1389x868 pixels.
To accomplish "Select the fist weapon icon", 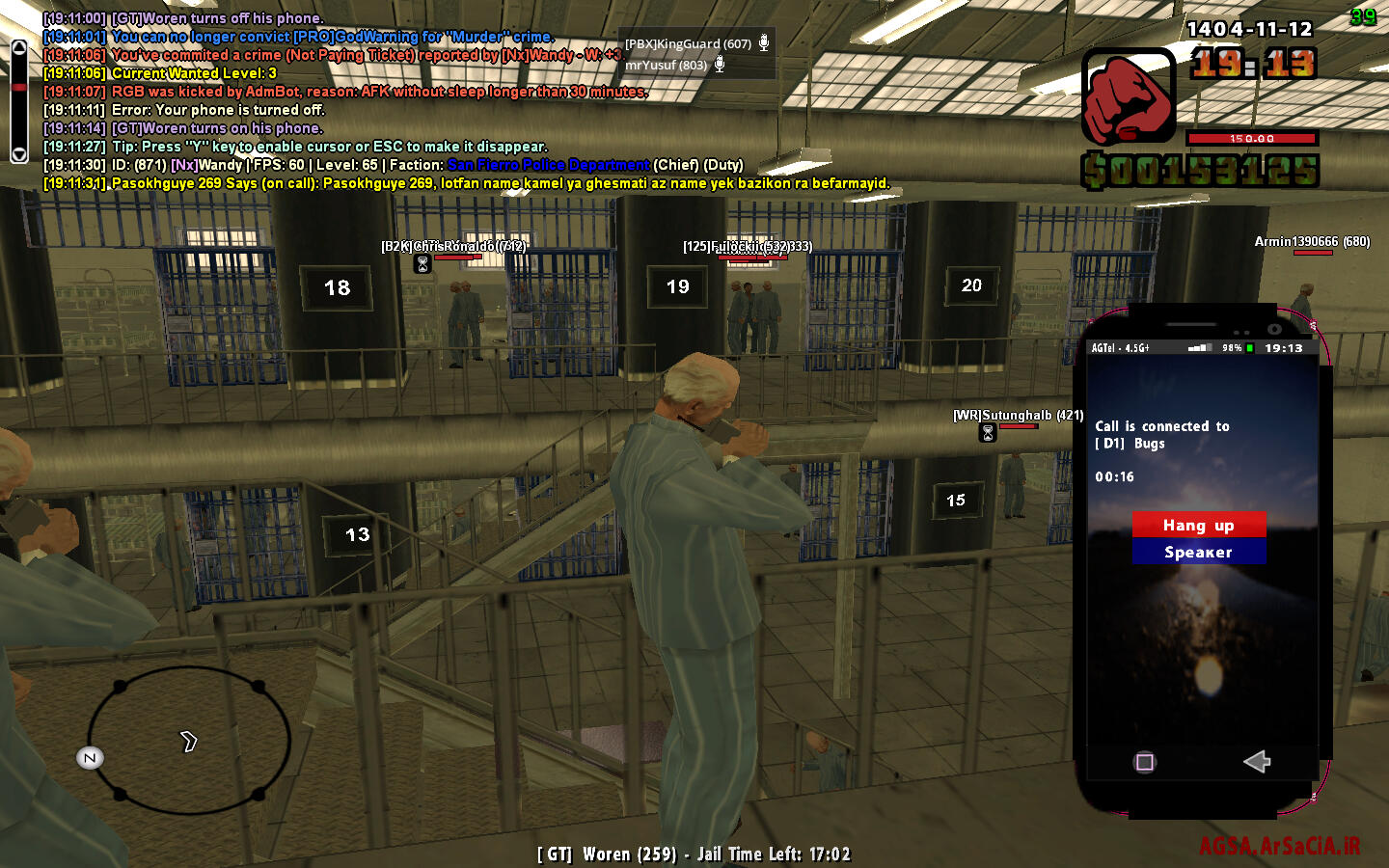I will (1128, 96).
